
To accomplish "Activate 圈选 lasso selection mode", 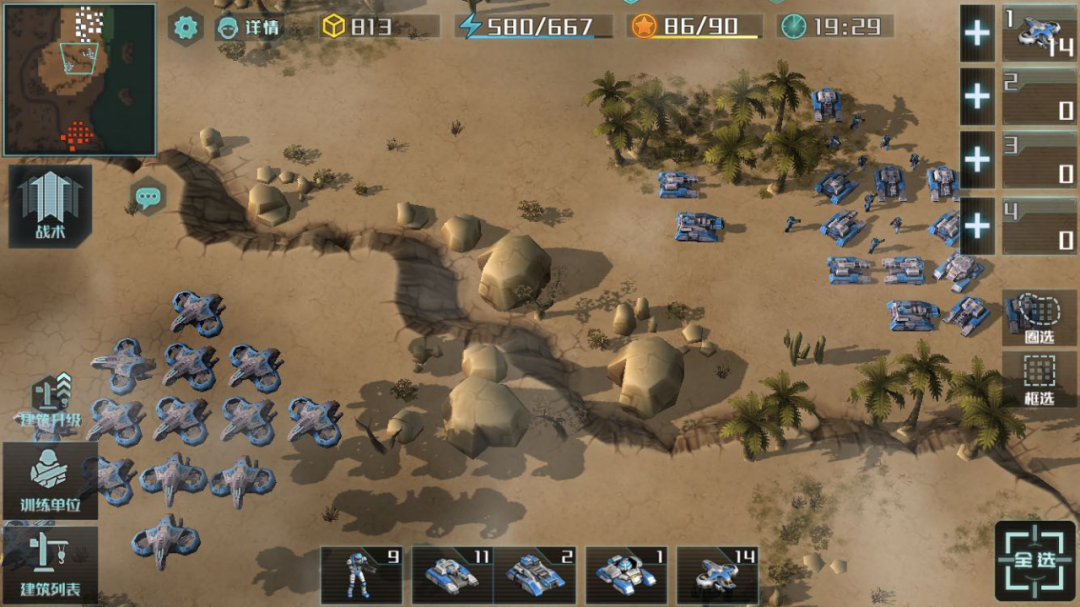I will point(1040,319).
